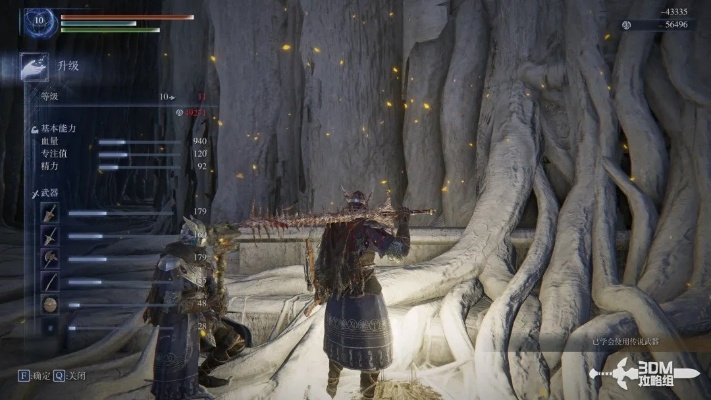711x400 pixels.
Task: Select the axe weapon slot
Action: (x=50, y=258)
